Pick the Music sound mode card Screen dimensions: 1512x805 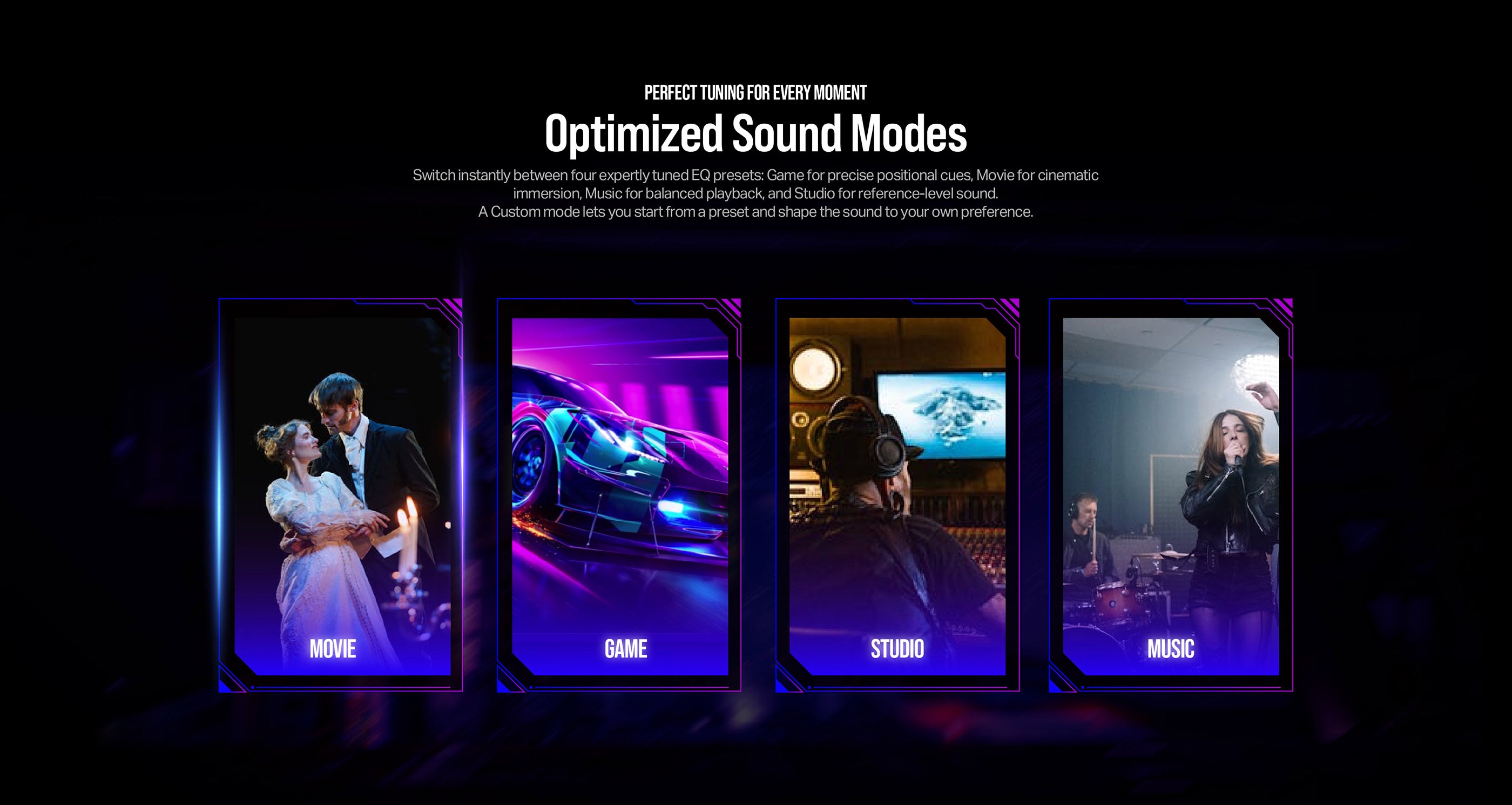(1171, 495)
